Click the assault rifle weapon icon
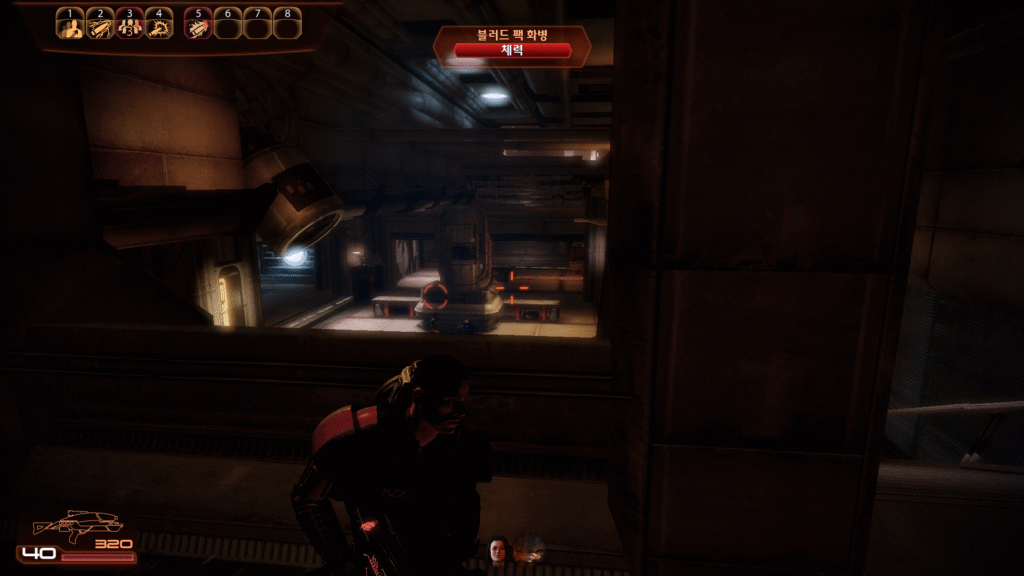This screenshot has width=1024, height=576. [76, 524]
